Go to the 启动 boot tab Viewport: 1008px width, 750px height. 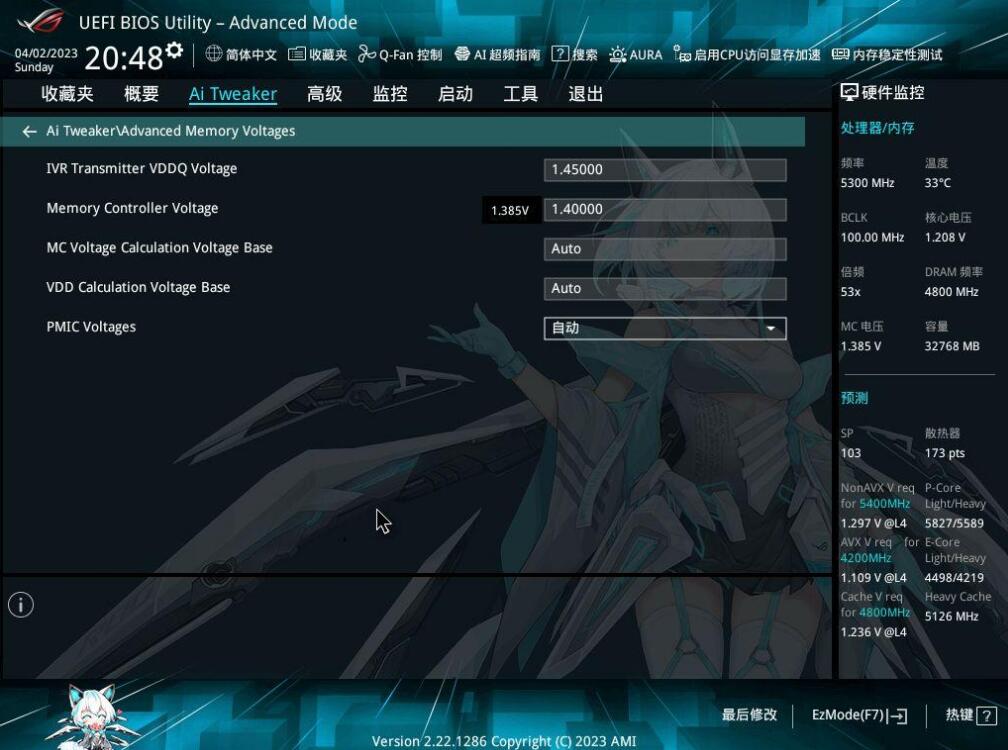(x=455, y=94)
